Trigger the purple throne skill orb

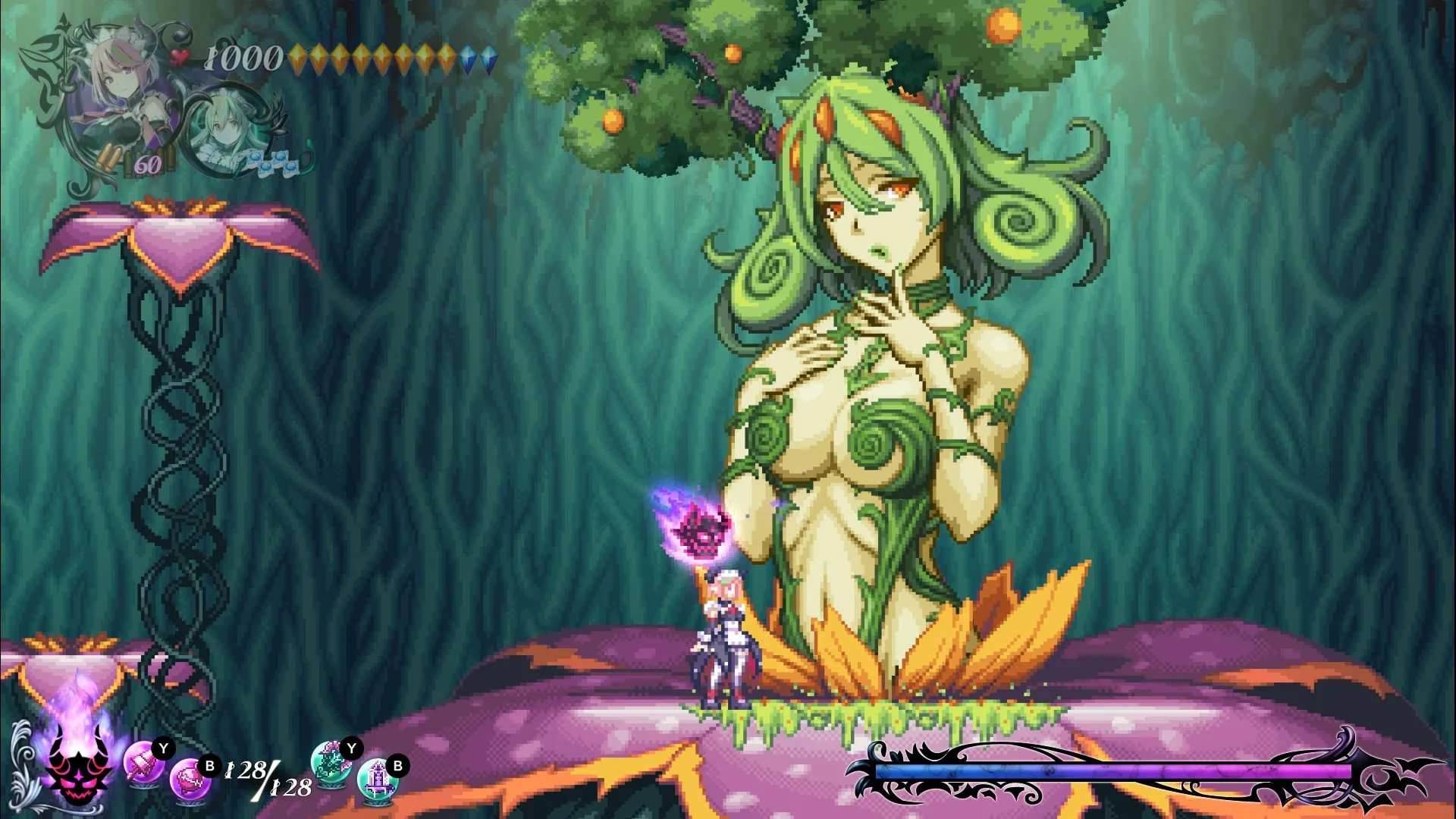pyautogui.click(x=377, y=779)
